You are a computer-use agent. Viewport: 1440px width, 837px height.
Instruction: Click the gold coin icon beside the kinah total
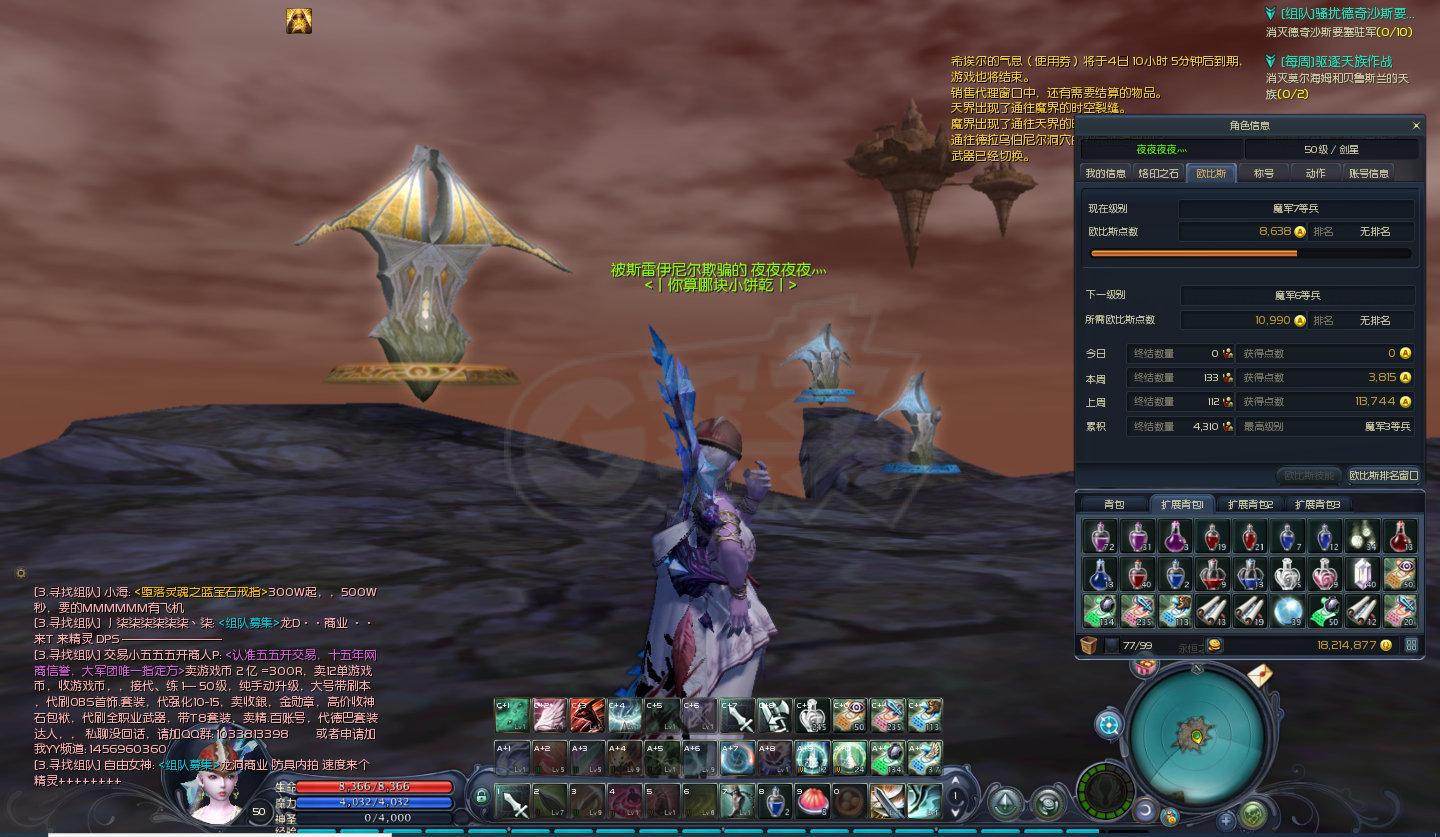click(1386, 645)
